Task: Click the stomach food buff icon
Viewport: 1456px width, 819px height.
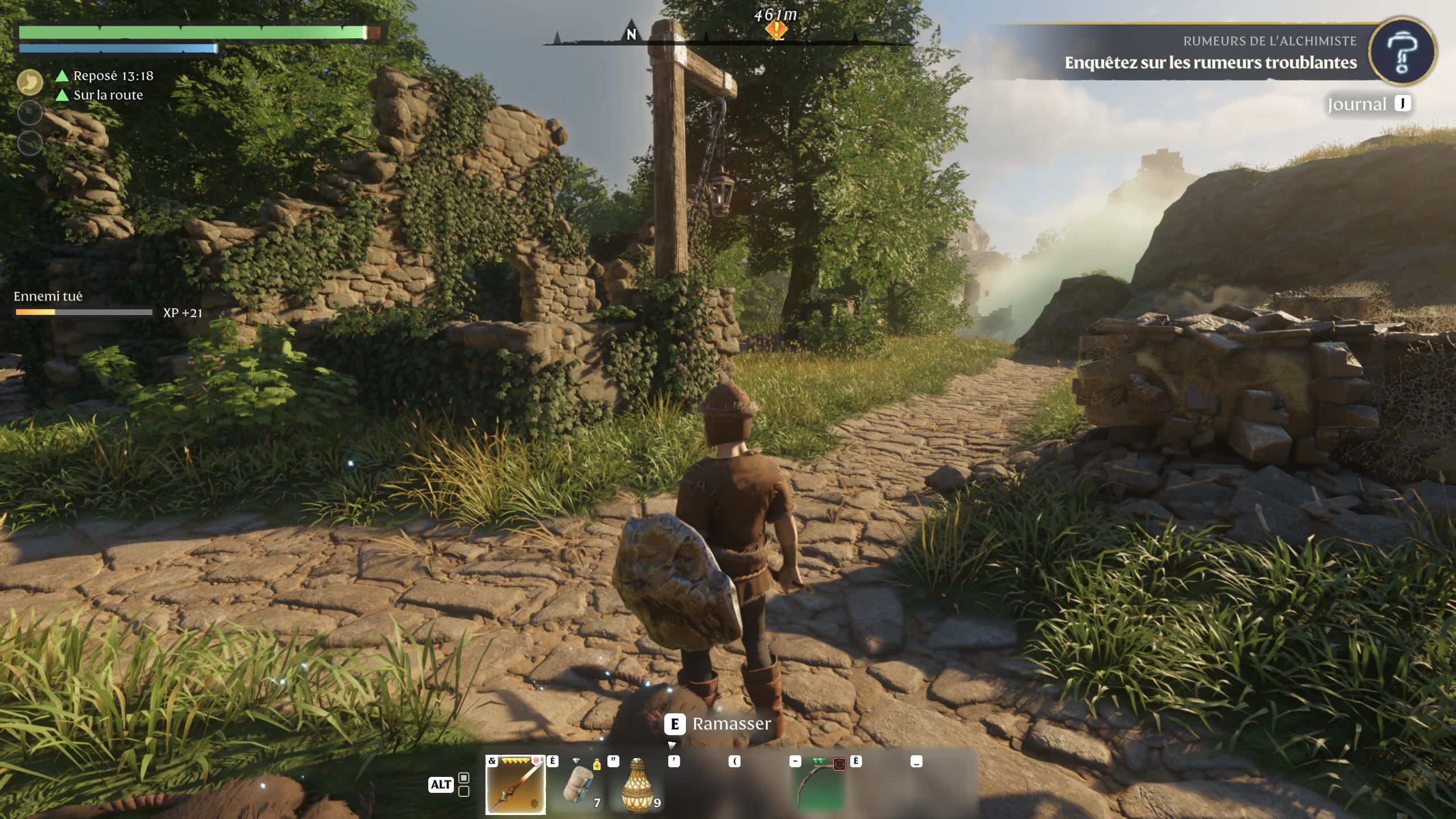Action: tap(30, 82)
